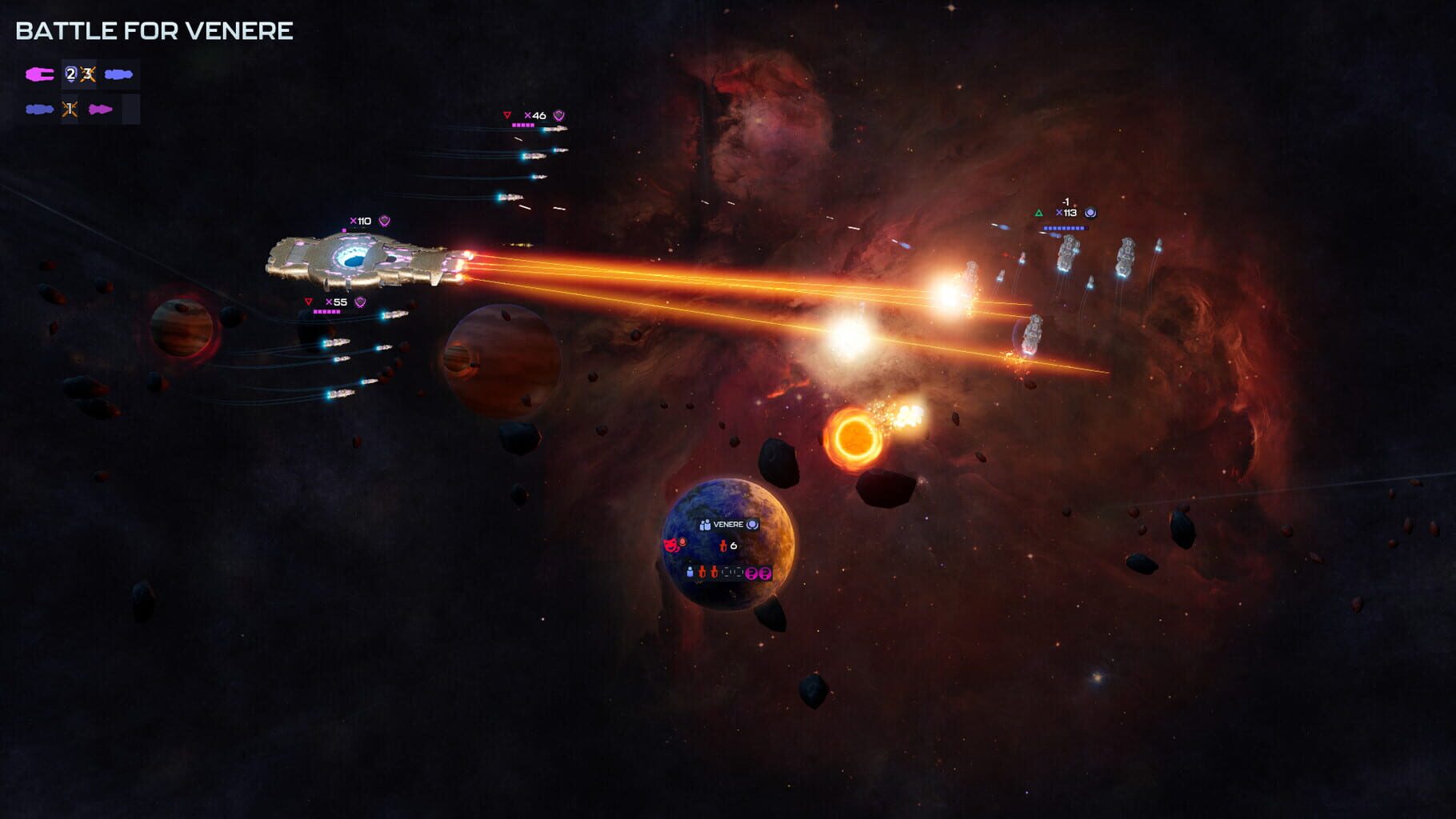Expand the empty slot in the second fleet row

coord(131,110)
